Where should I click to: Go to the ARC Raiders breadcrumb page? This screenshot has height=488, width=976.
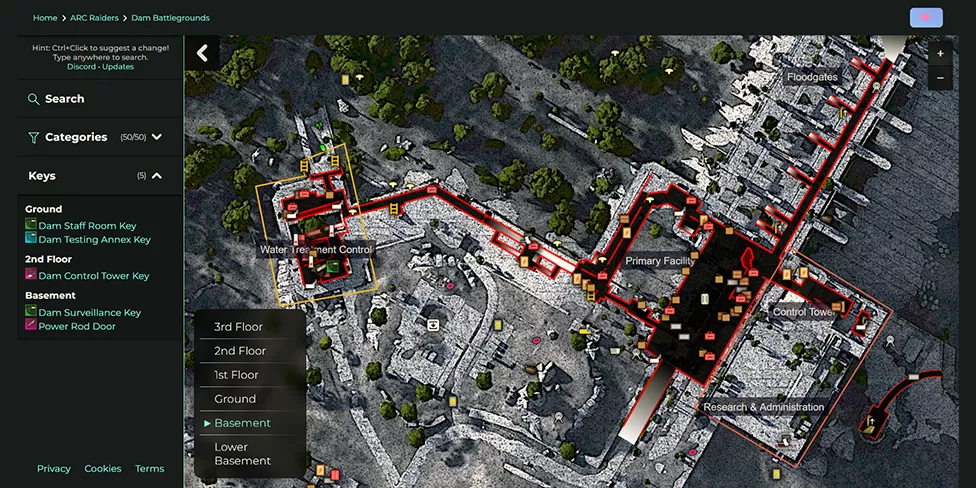[94, 18]
